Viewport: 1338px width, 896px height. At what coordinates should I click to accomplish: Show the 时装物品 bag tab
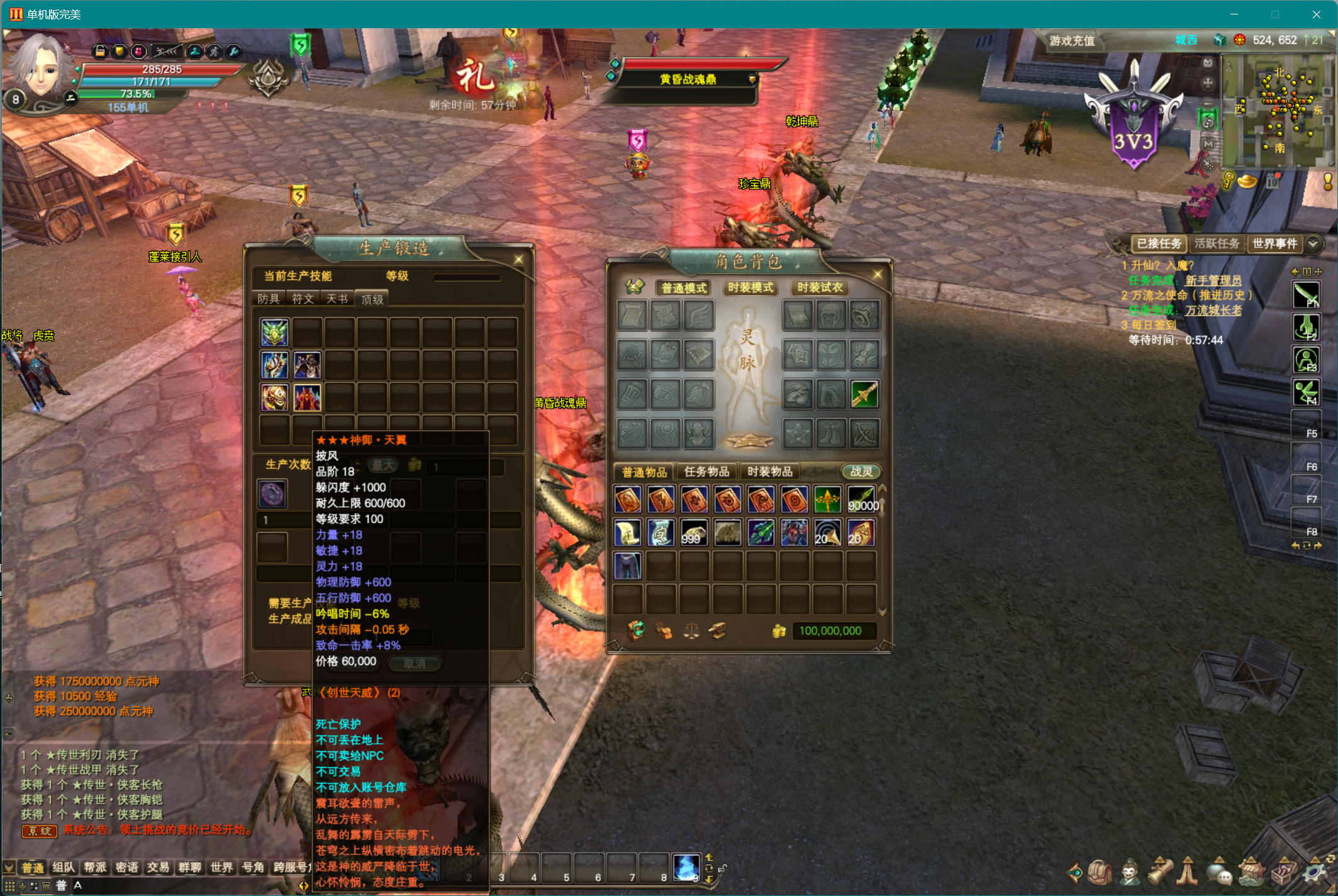click(769, 472)
